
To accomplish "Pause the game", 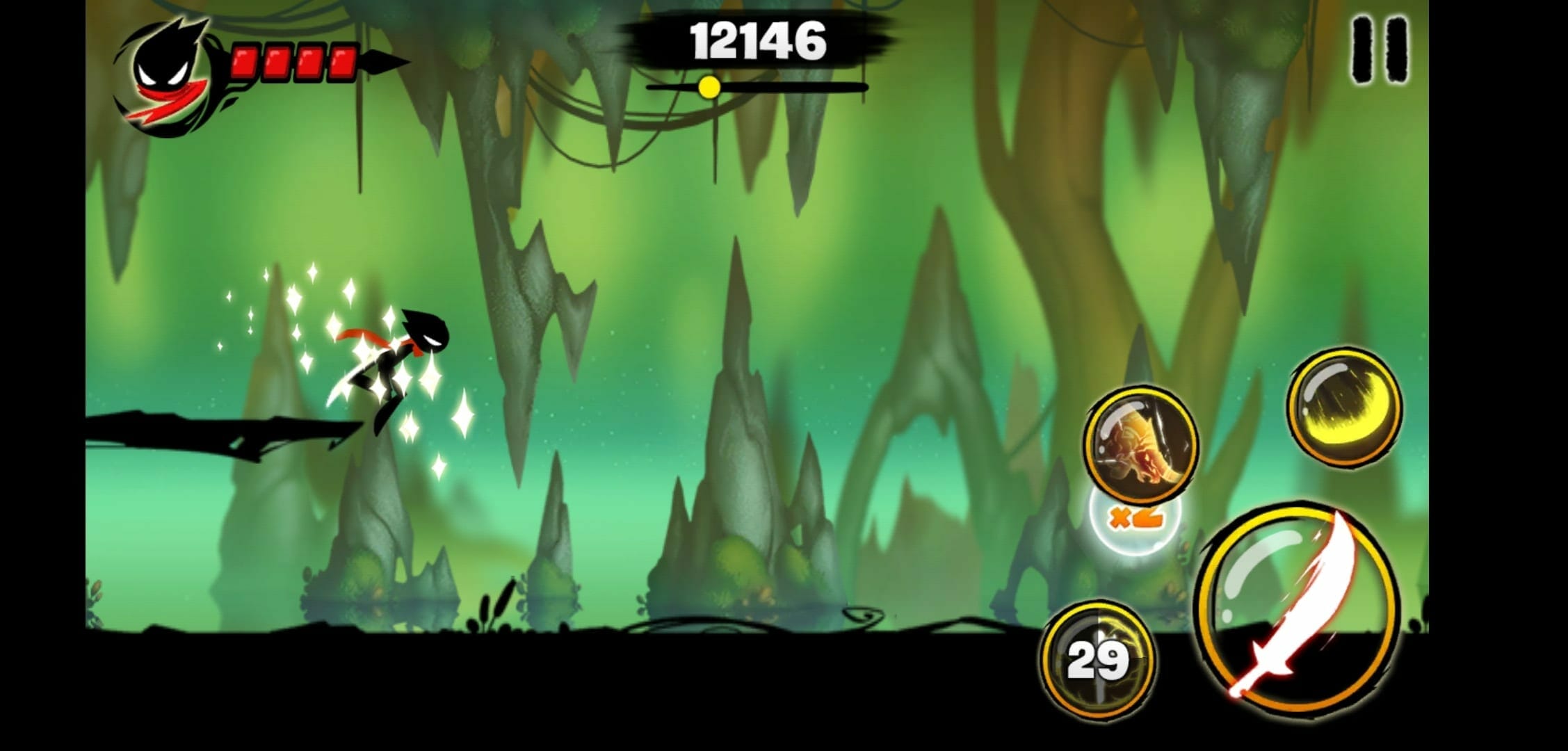I will [1380, 49].
